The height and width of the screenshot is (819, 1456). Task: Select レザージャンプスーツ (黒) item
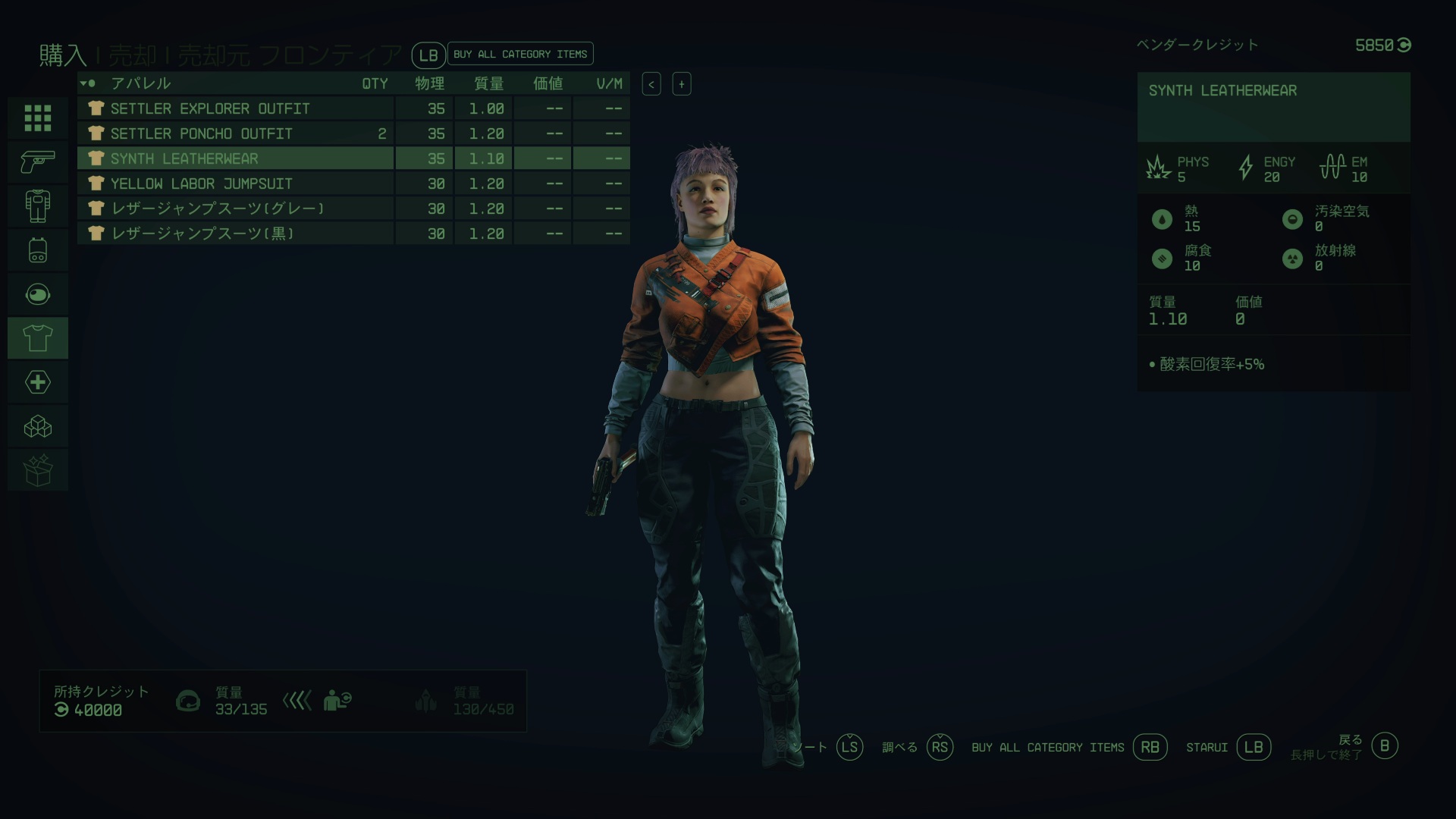235,234
